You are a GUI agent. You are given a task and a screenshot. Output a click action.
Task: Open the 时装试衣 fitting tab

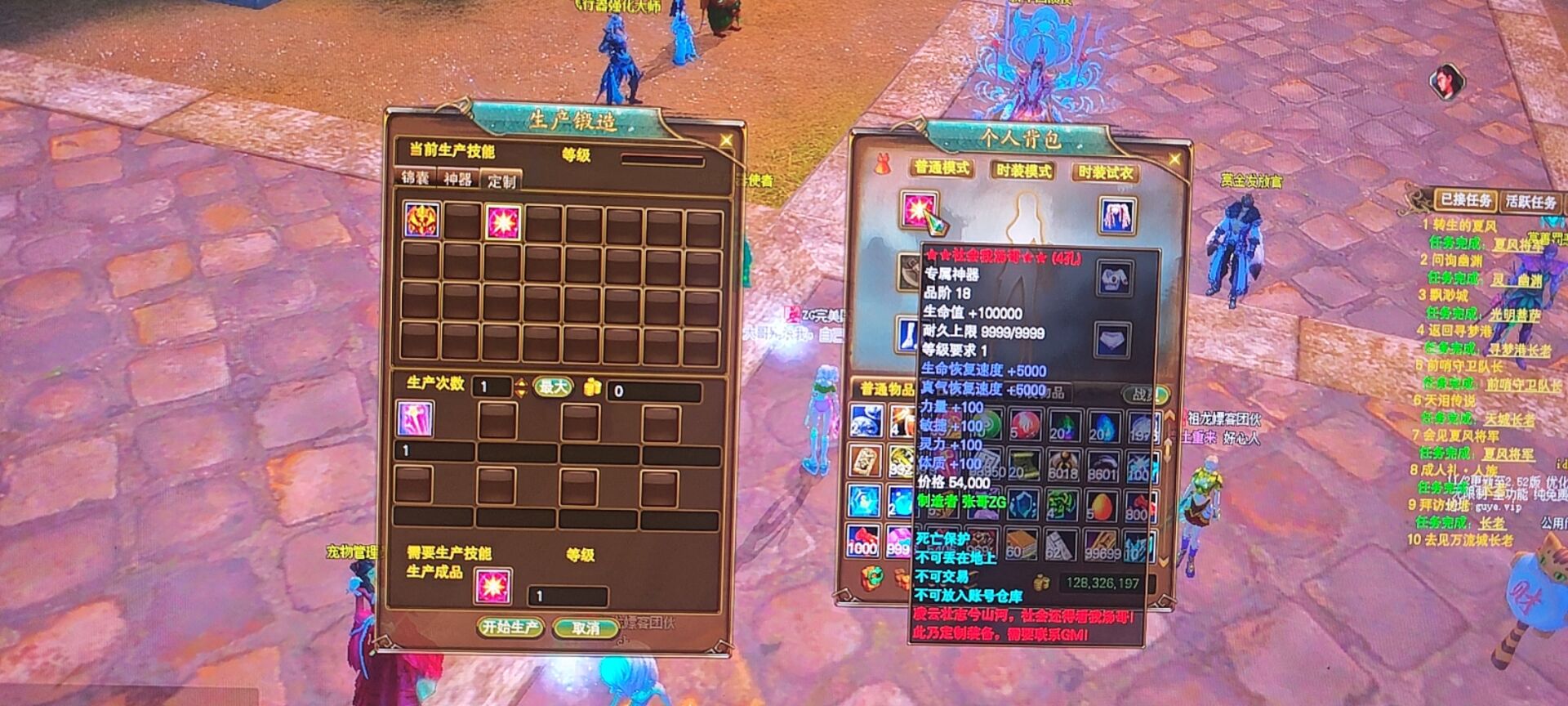[x=1105, y=172]
